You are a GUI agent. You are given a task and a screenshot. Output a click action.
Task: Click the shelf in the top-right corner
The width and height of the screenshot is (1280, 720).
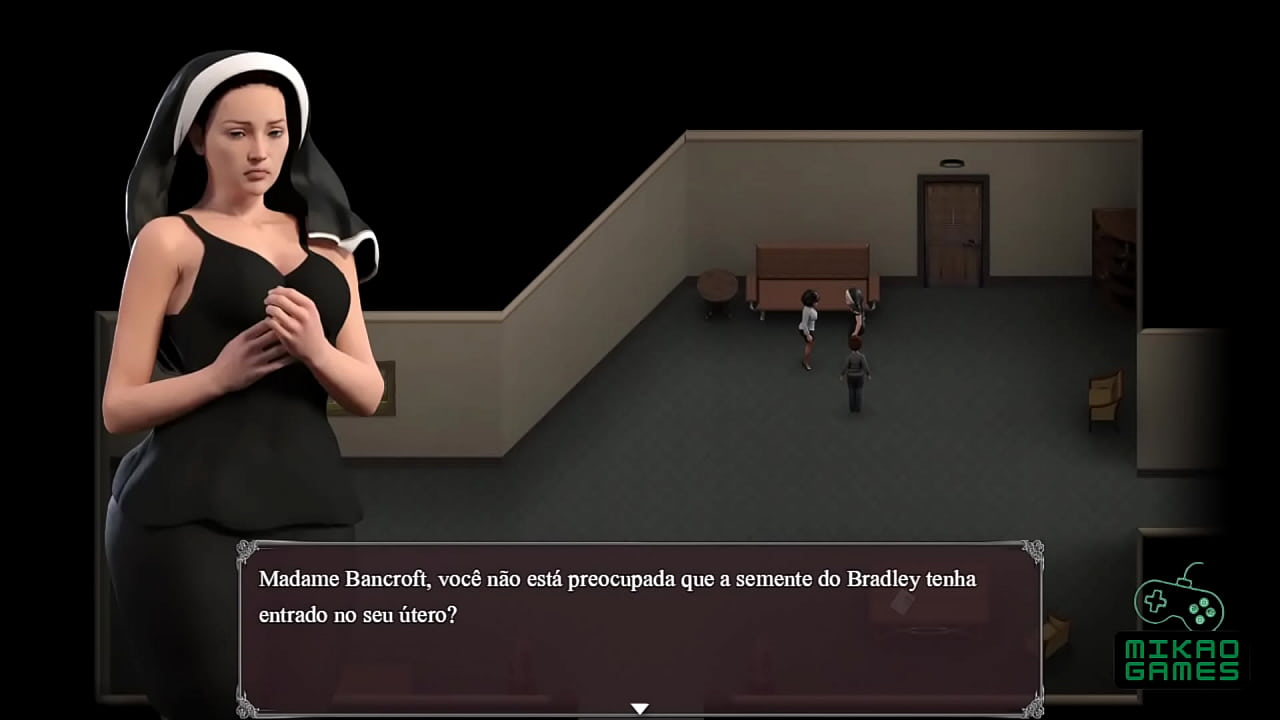click(x=1113, y=240)
